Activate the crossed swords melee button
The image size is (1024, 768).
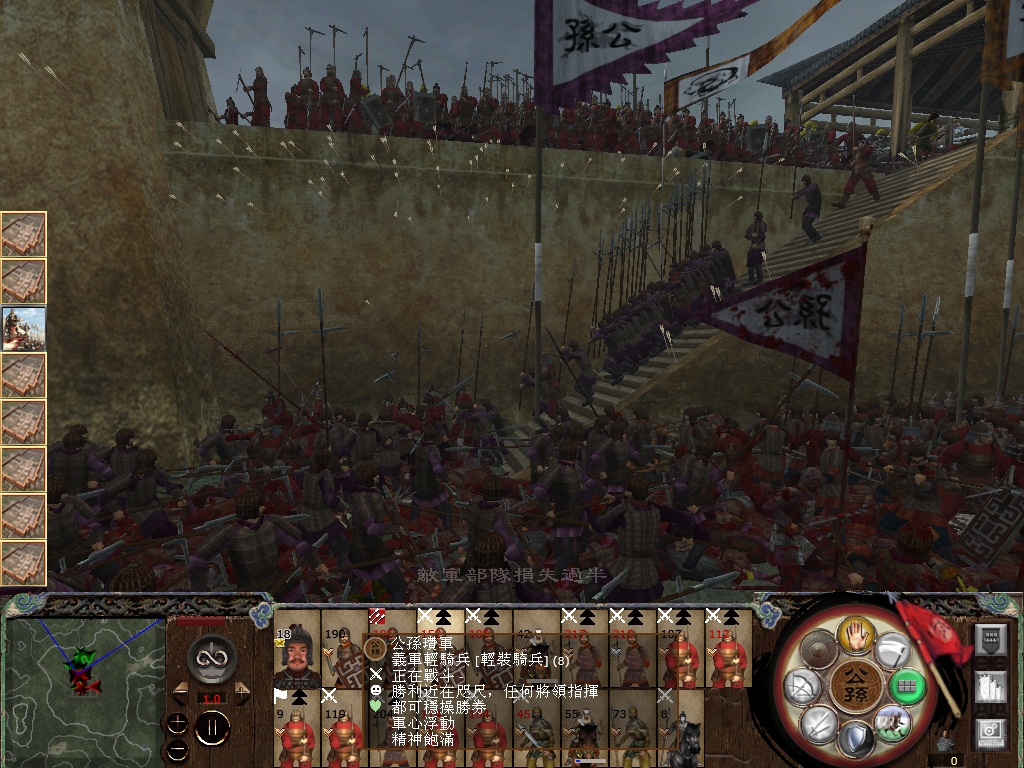(820, 723)
